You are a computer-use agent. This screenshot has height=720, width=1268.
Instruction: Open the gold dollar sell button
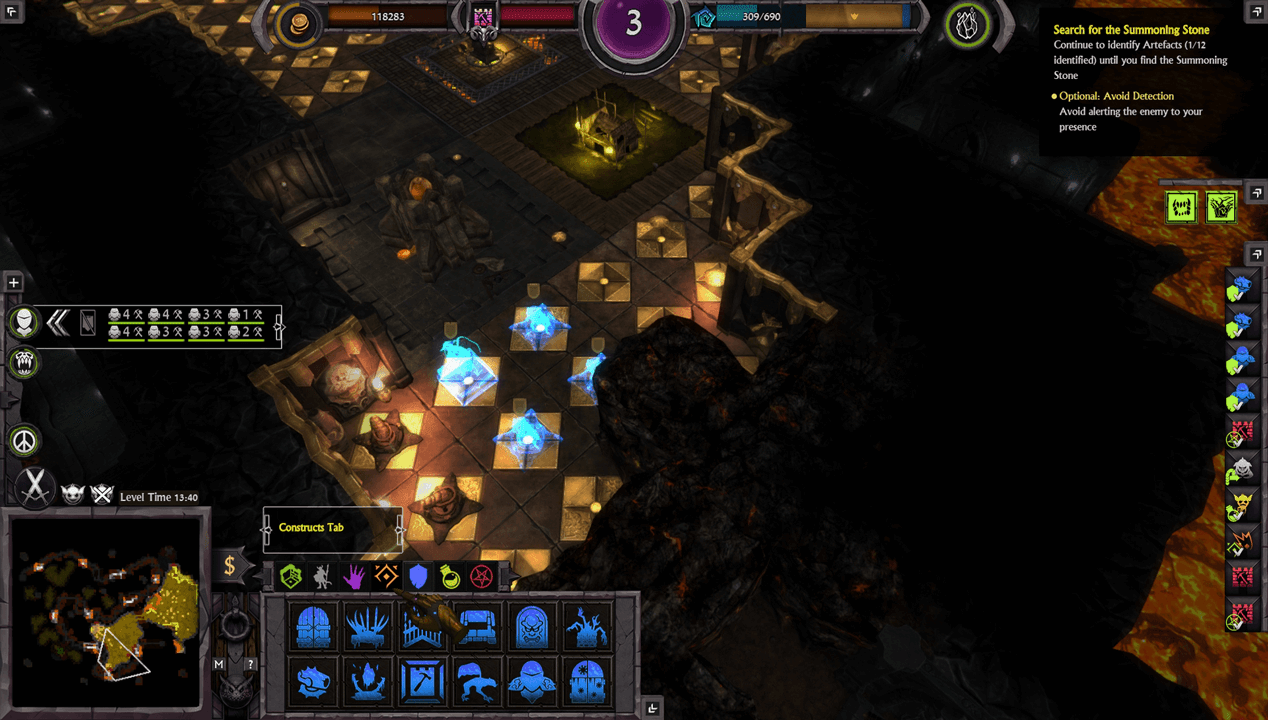coord(229,566)
